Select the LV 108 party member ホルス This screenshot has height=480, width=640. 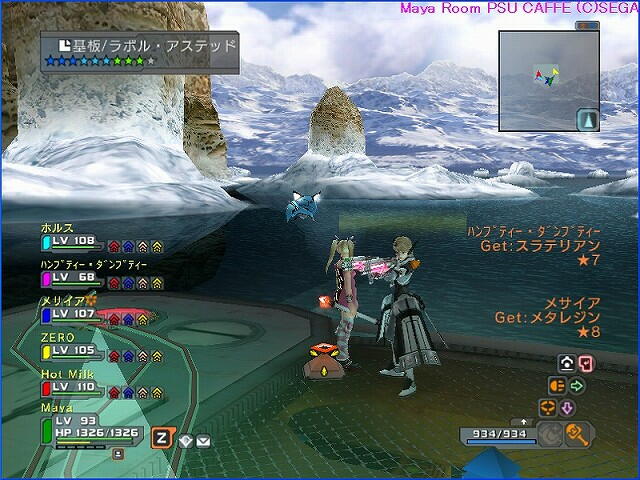[70, 237]
